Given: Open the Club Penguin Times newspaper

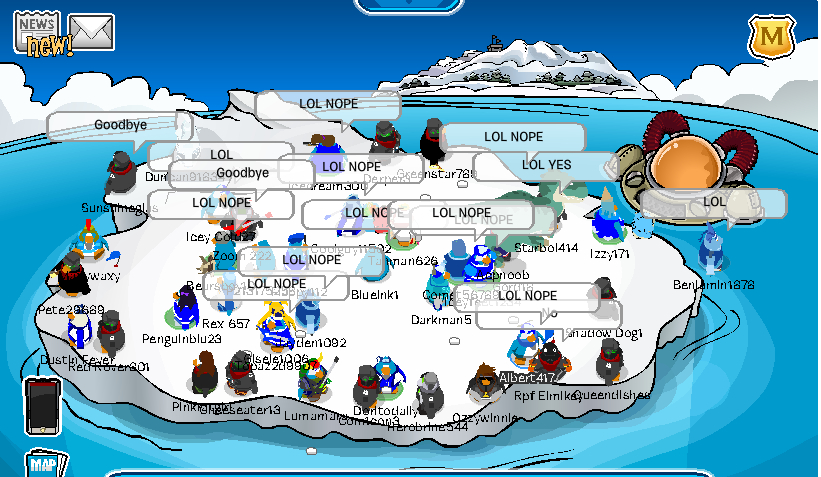Looking at the screenshot, I should [38, 30].
